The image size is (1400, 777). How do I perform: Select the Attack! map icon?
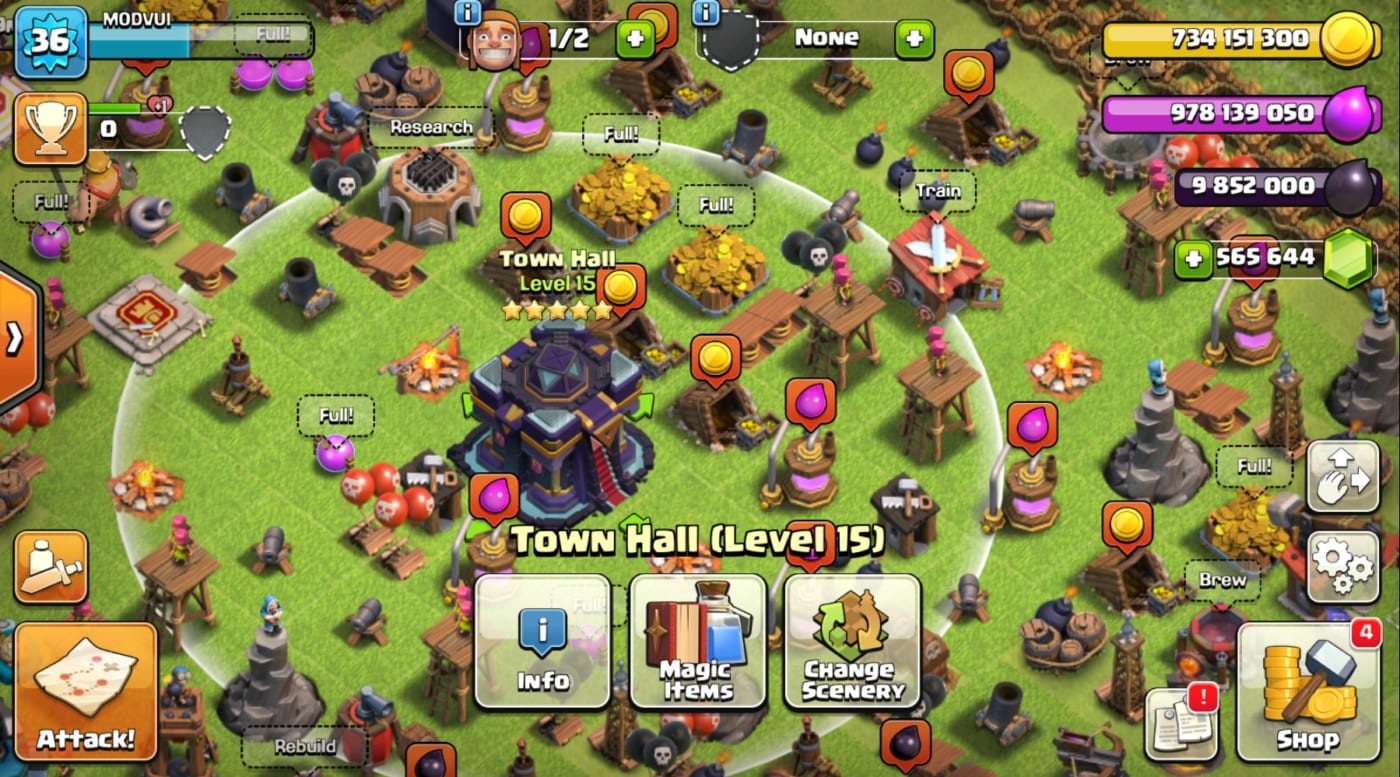click(x=85, y=690)
